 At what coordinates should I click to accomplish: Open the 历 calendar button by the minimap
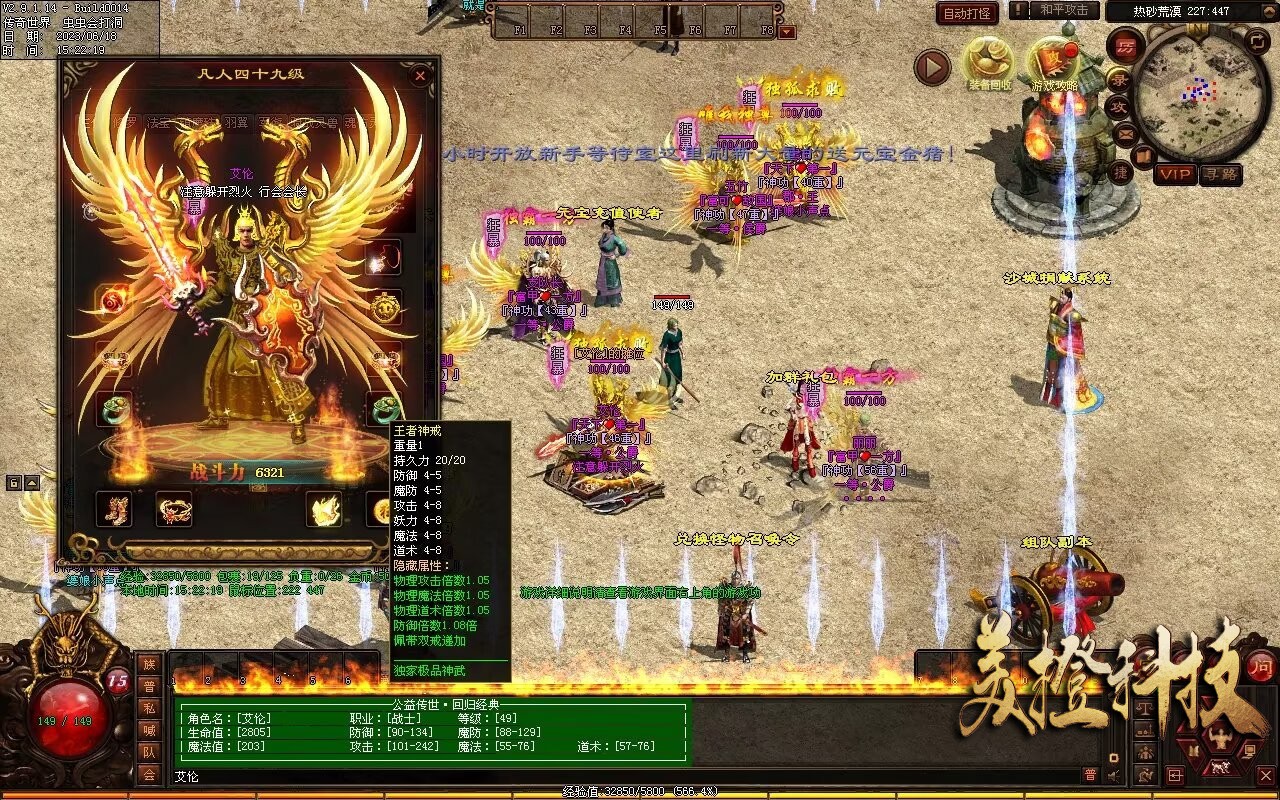(1125, 48)
